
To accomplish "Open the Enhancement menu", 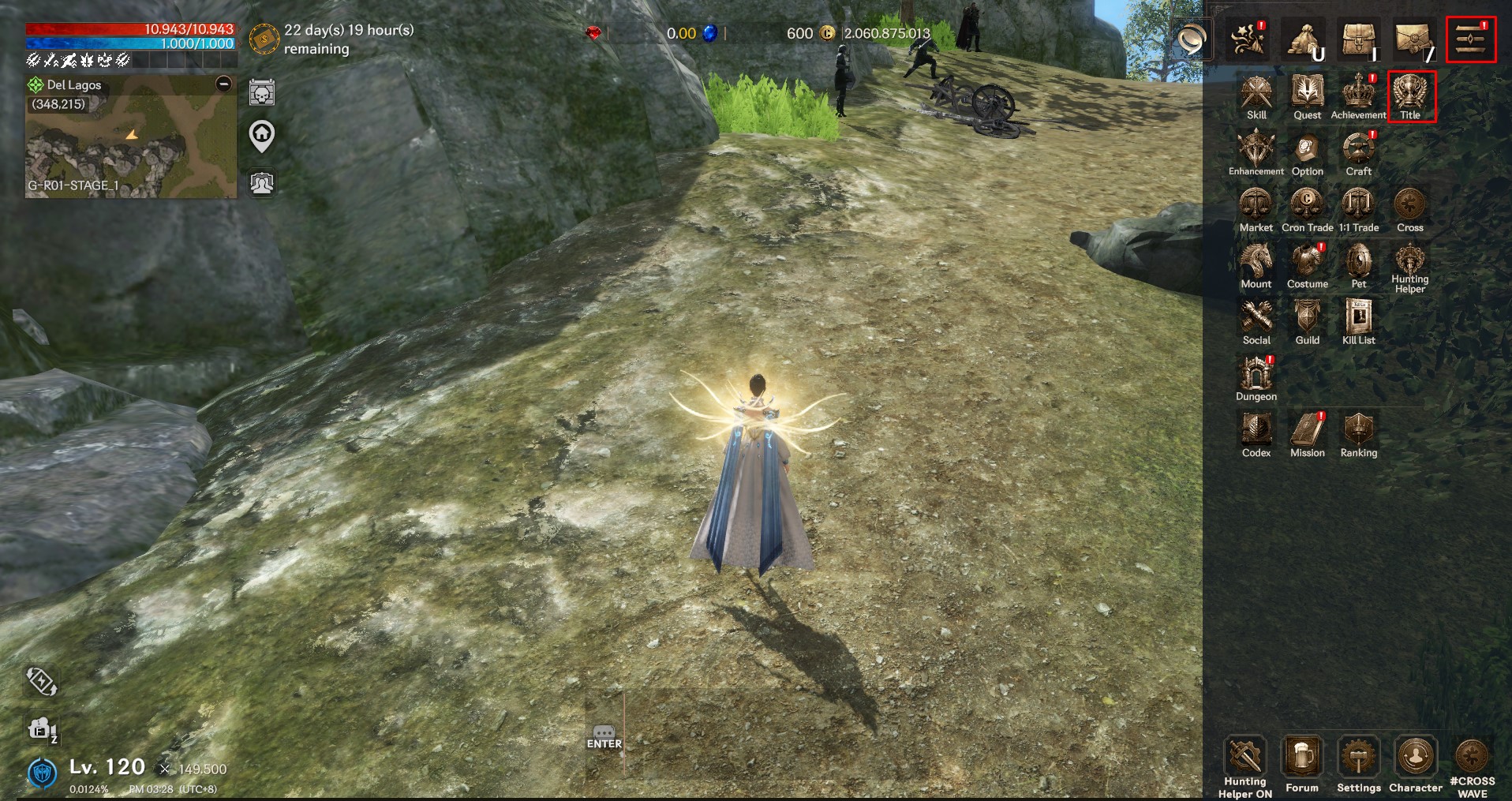I will pos(1256,152).
